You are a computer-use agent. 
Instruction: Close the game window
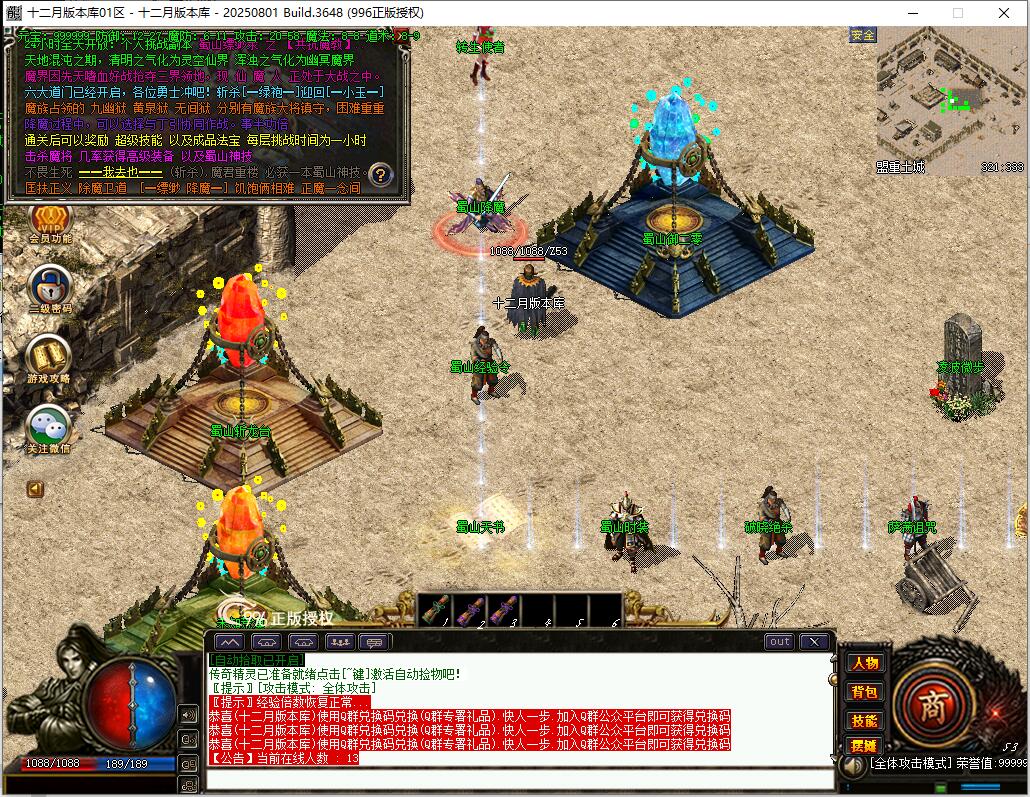(1003, 13)
